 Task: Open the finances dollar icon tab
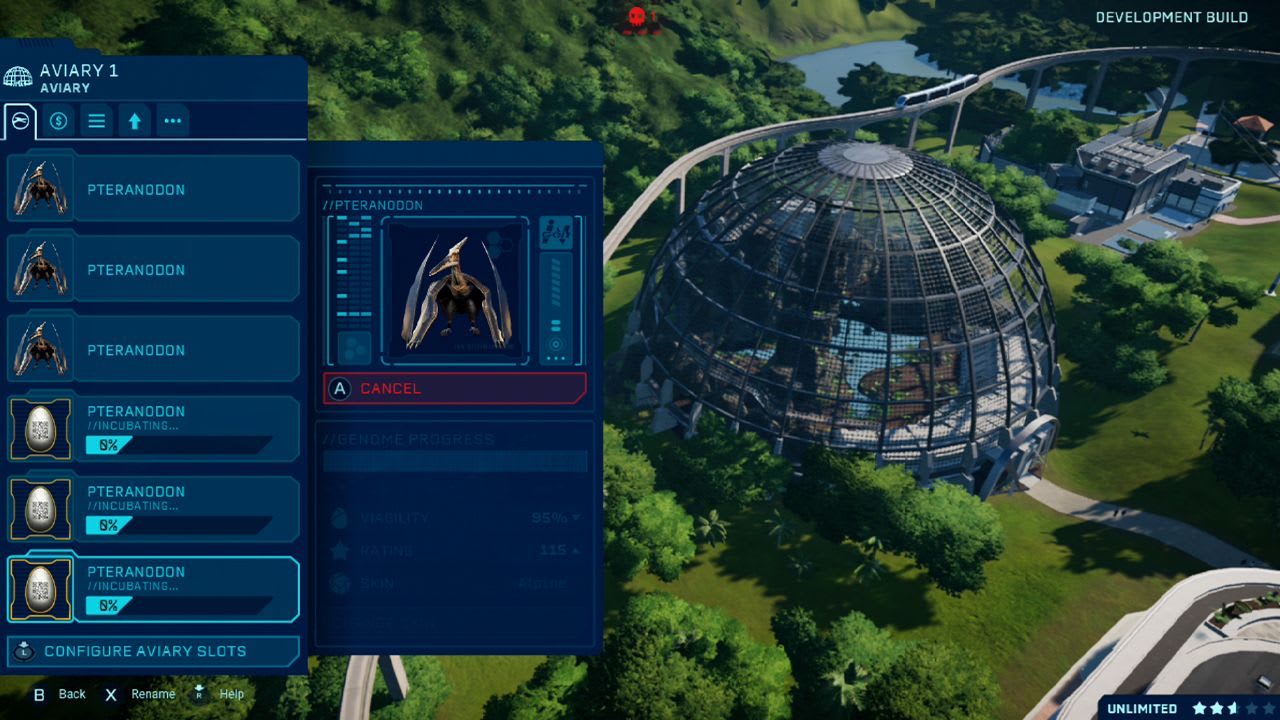58,120
